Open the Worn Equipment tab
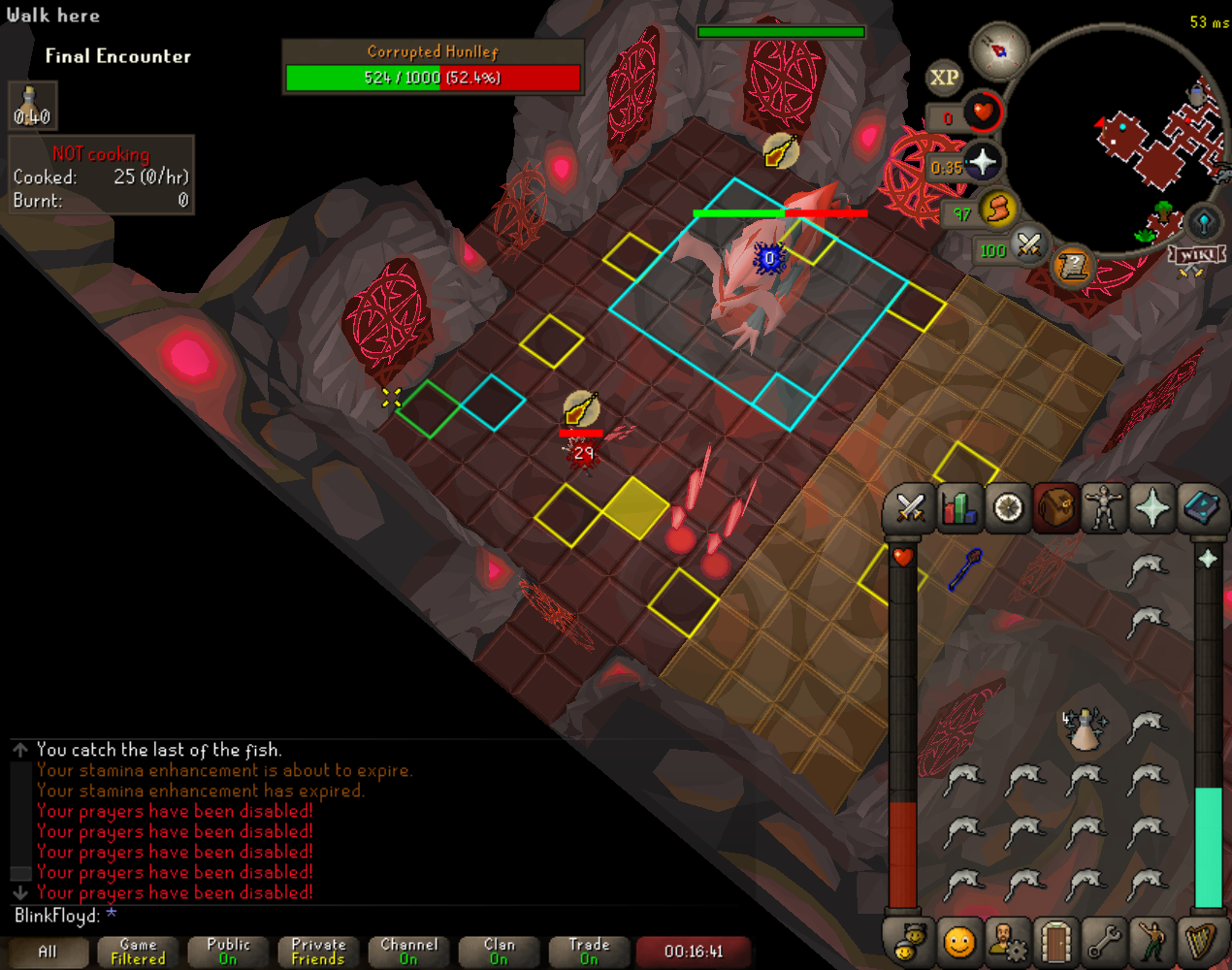This screenshot has height=970, width=1232. coord(1103,507)
